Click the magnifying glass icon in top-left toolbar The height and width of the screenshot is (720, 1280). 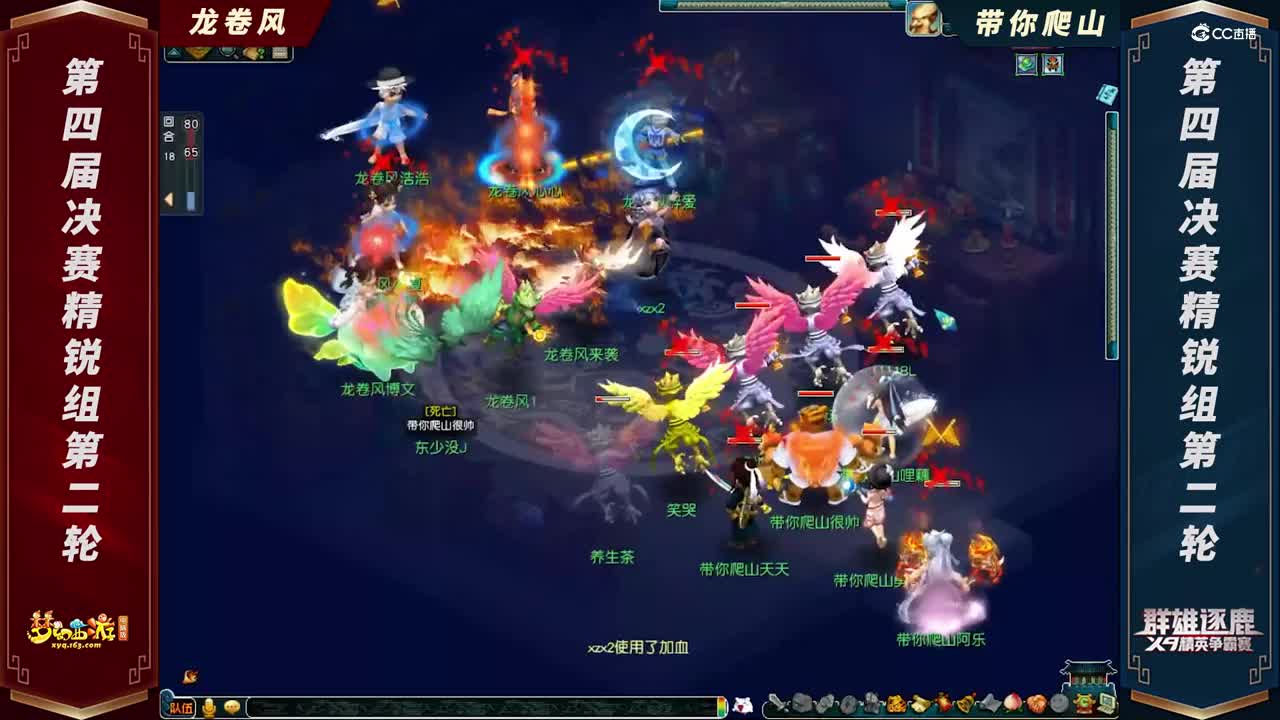click(x=228, y=52)
